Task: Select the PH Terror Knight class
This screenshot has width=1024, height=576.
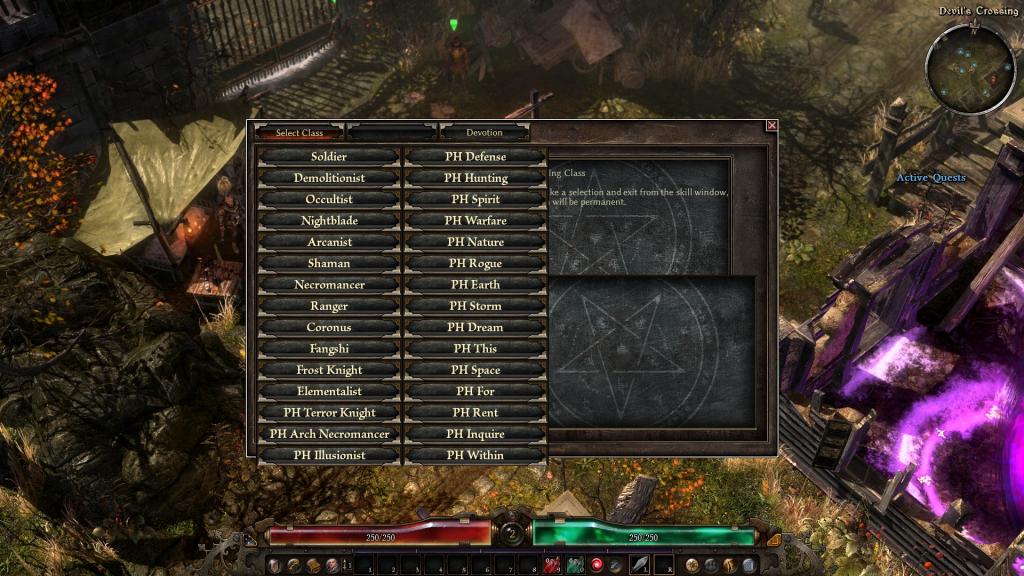Action: coord(329,413)
